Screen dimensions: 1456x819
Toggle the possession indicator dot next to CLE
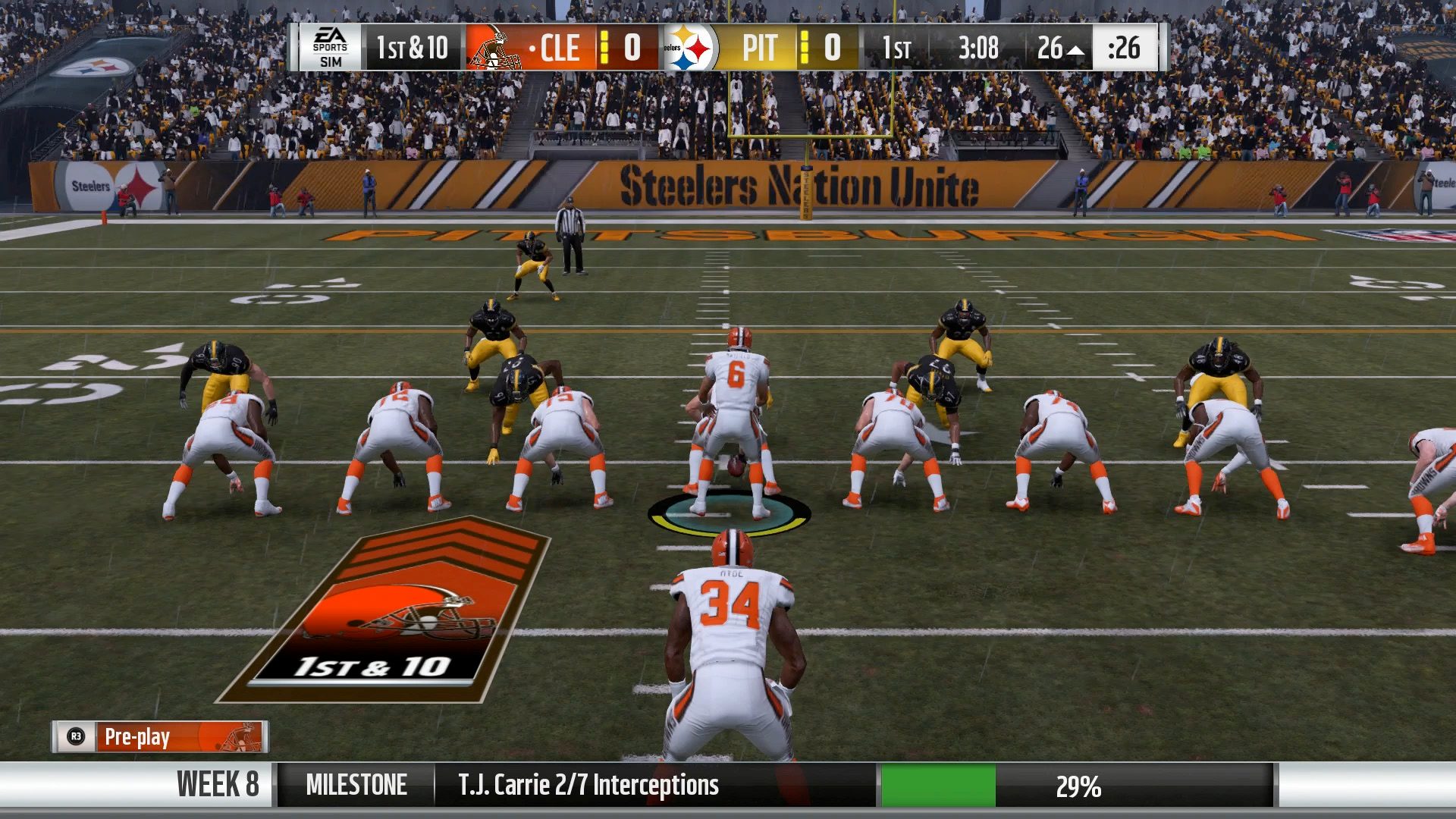pyautogui.click(x=531, y=49)
